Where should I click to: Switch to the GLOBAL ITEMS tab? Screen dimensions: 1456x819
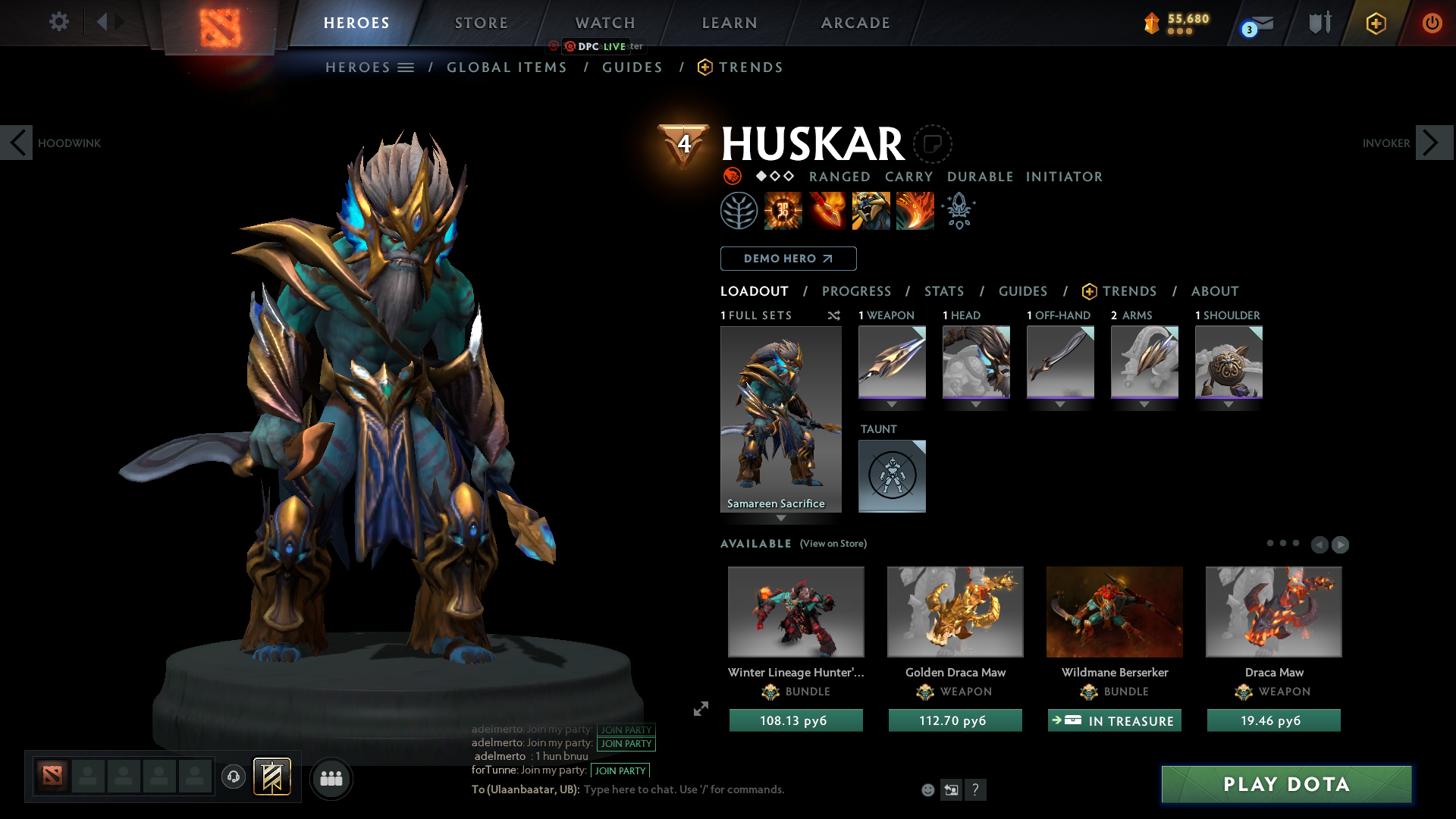click(x=507, y=67)
